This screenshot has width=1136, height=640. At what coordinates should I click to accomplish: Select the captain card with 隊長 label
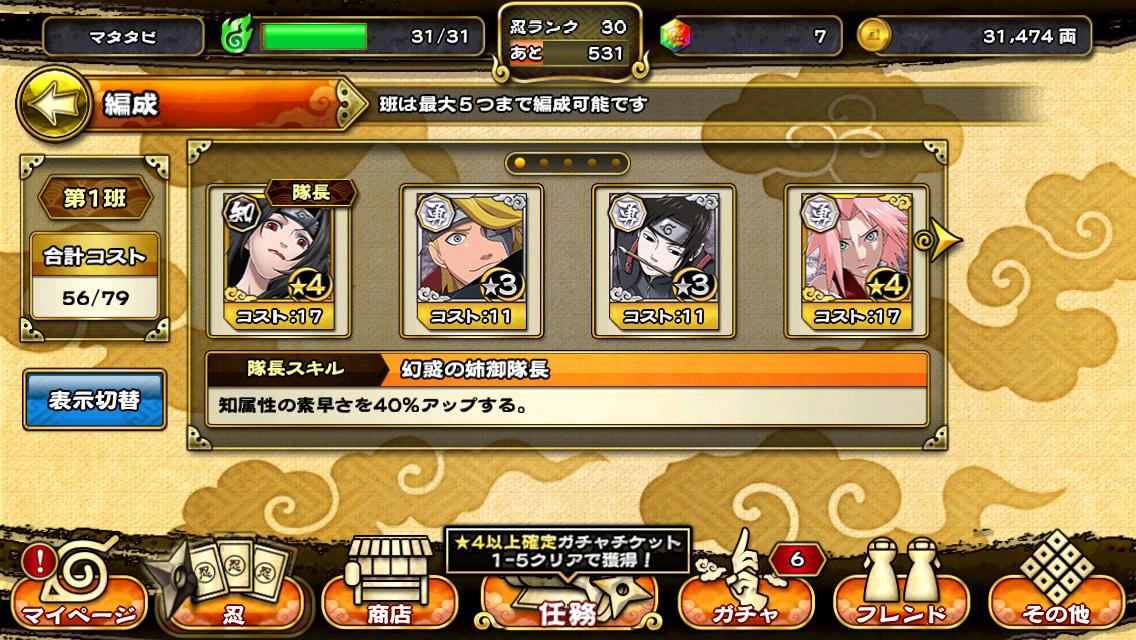tap(281, 260)
